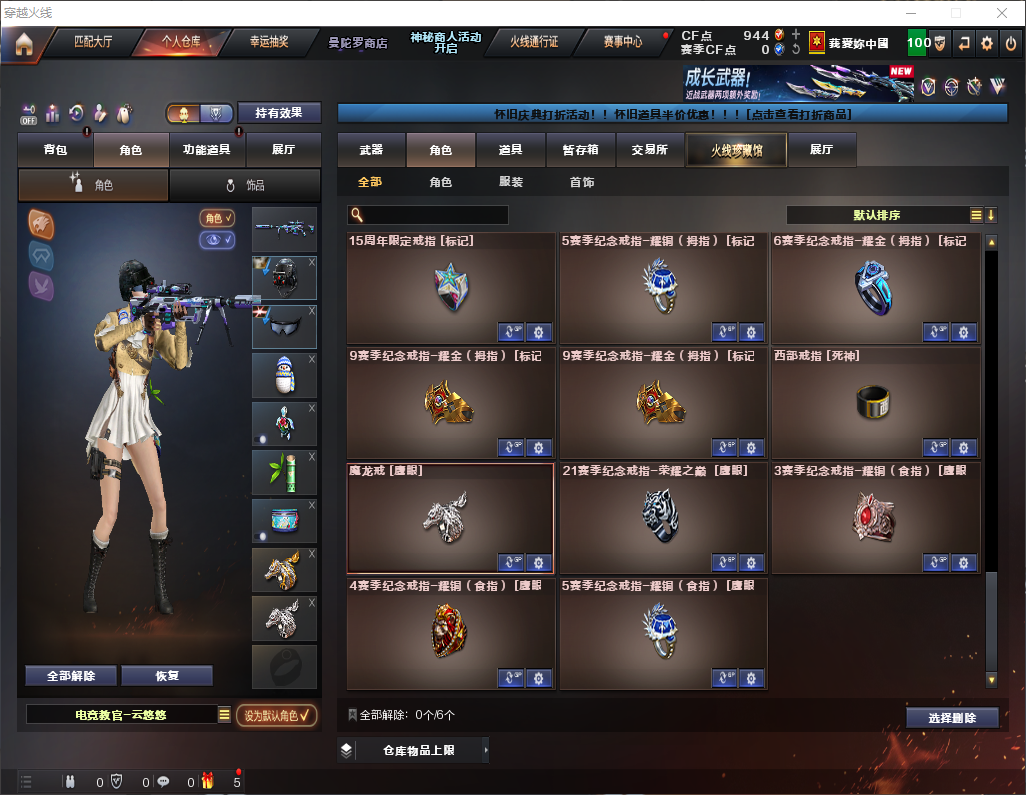Open the 武器 weapons storage tab
1026x795 pixels.
coord(371,150)
